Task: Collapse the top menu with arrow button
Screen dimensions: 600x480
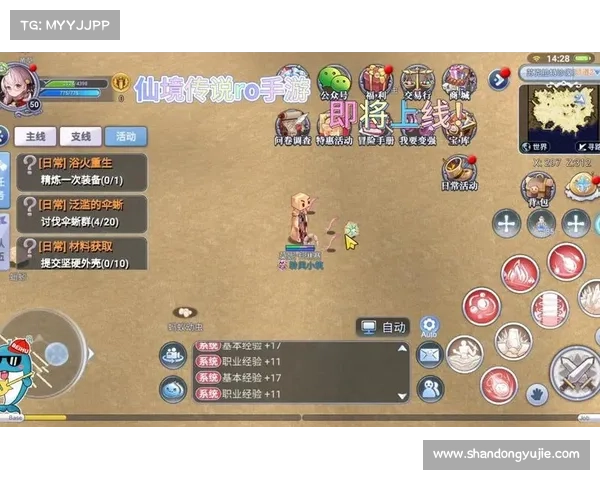Action: [x=497, y=78]
